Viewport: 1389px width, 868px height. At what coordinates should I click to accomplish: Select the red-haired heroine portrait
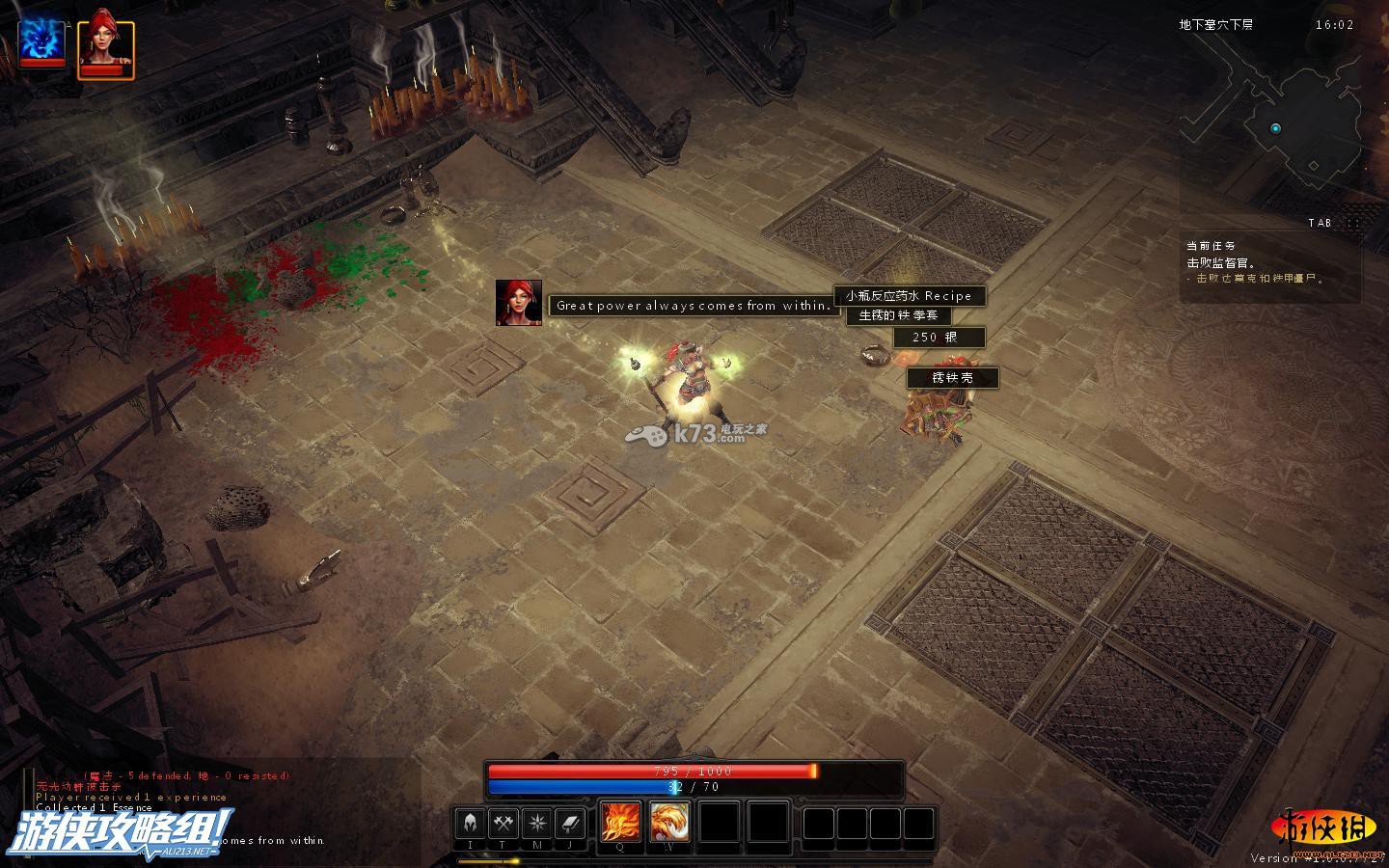(105, 46)
